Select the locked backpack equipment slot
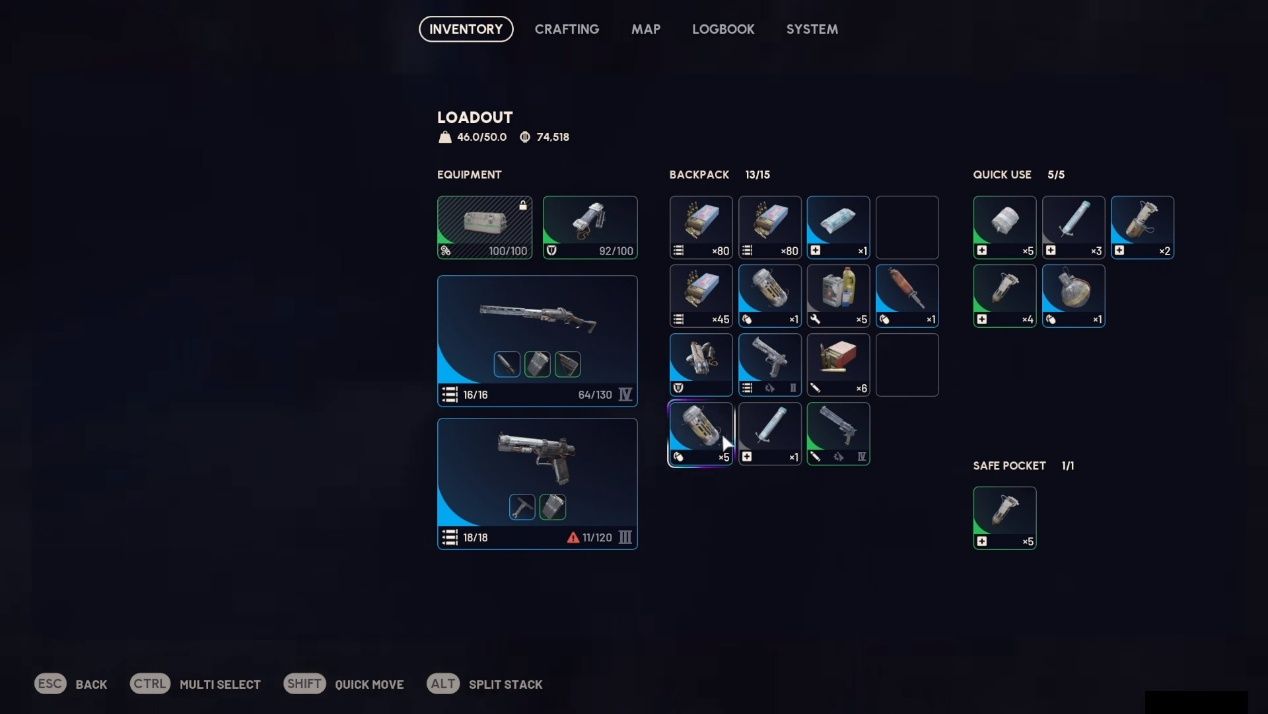This screenshot has height=714, width=1268. pos(485,227)
